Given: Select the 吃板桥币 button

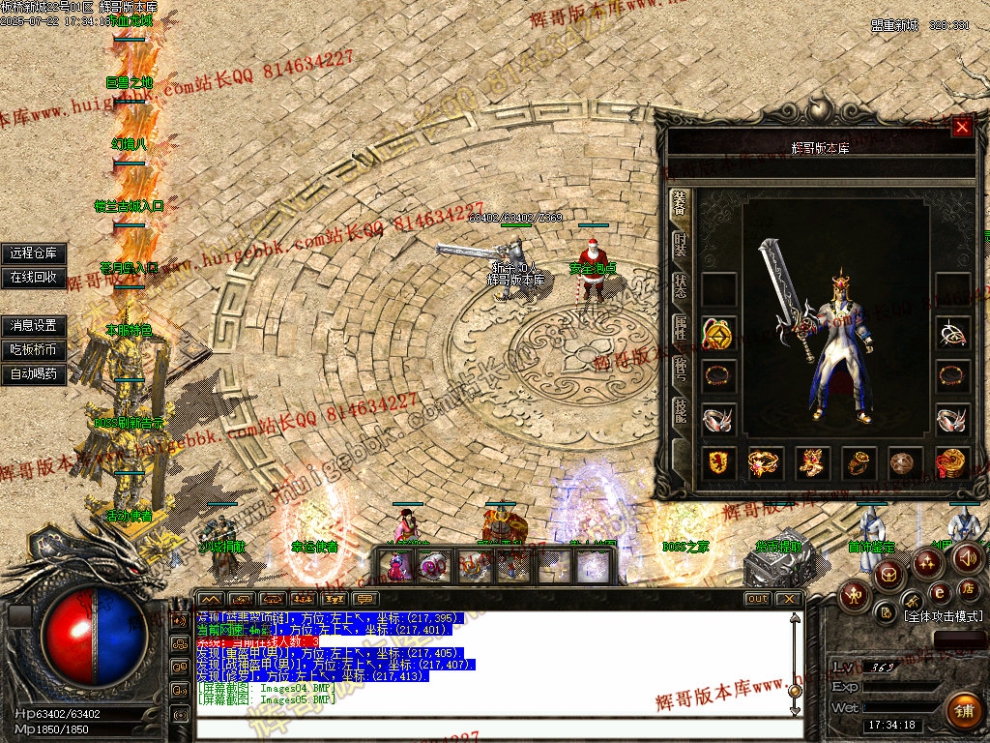Looking at the screenshot, I should 34,350.
